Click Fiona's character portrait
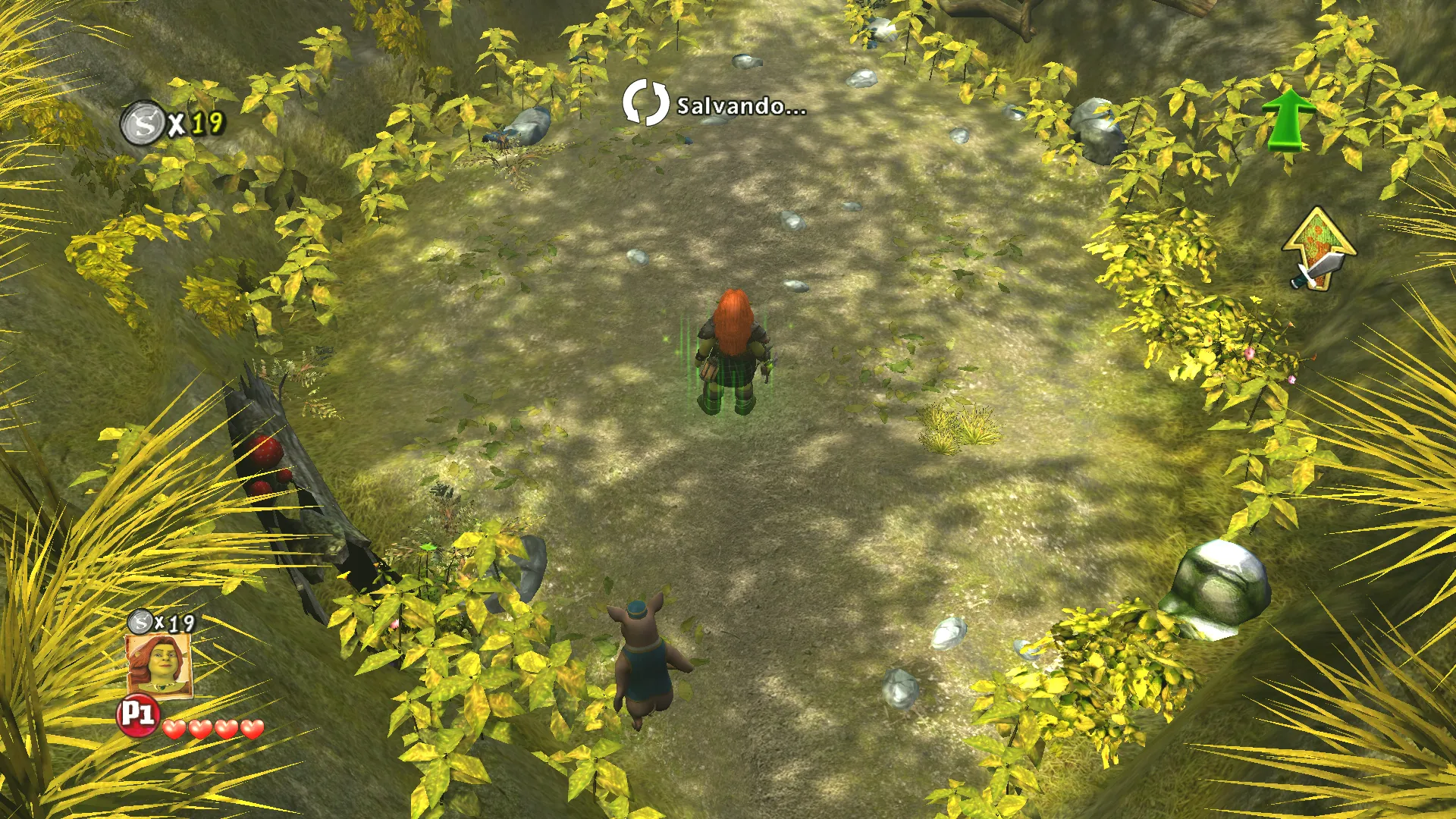 point(158,665)
